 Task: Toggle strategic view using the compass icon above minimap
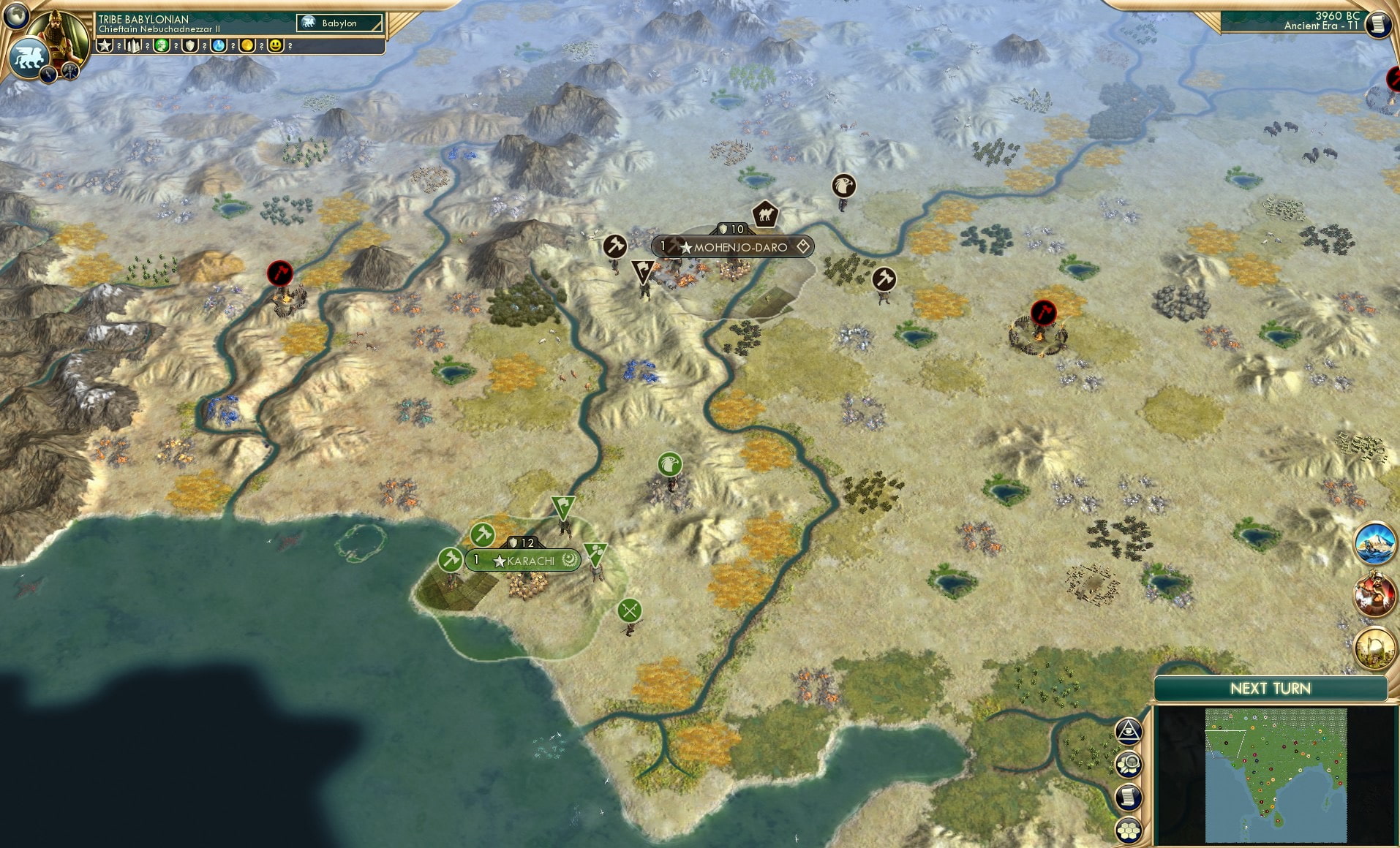[x=1129, y=731]
